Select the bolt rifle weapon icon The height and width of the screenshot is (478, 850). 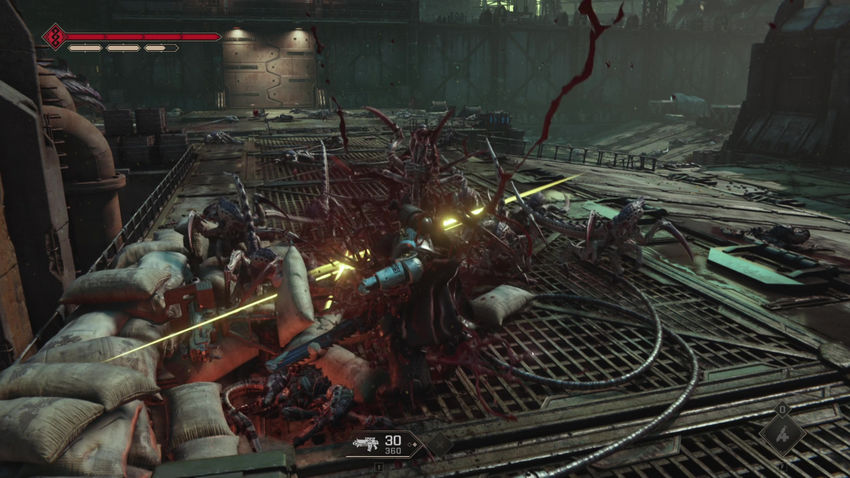click(x=365, y=444)
